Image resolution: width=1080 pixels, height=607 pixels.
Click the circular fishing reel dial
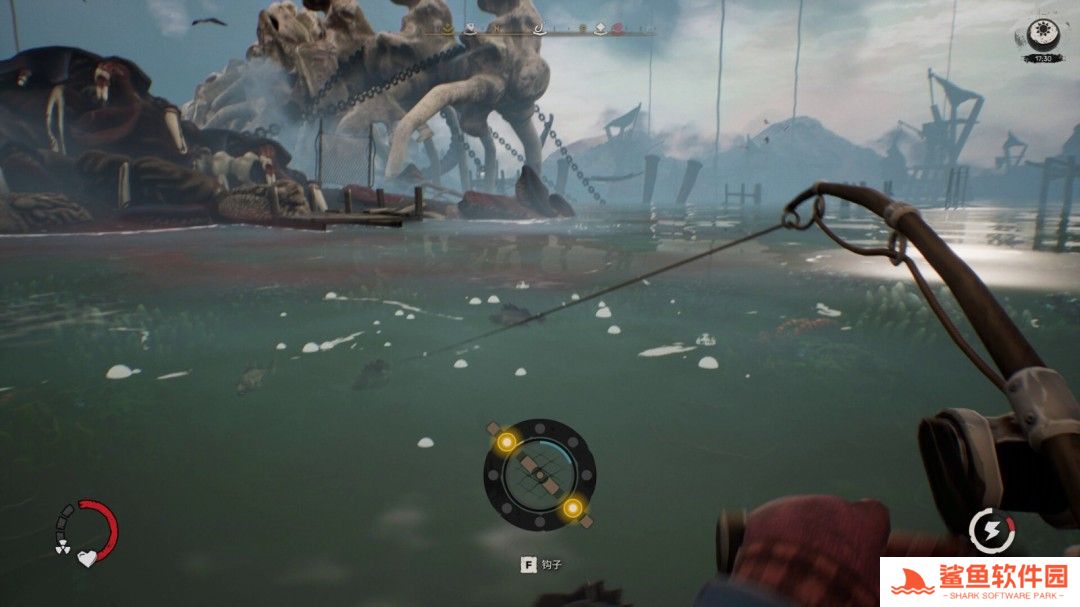(539, 475)
